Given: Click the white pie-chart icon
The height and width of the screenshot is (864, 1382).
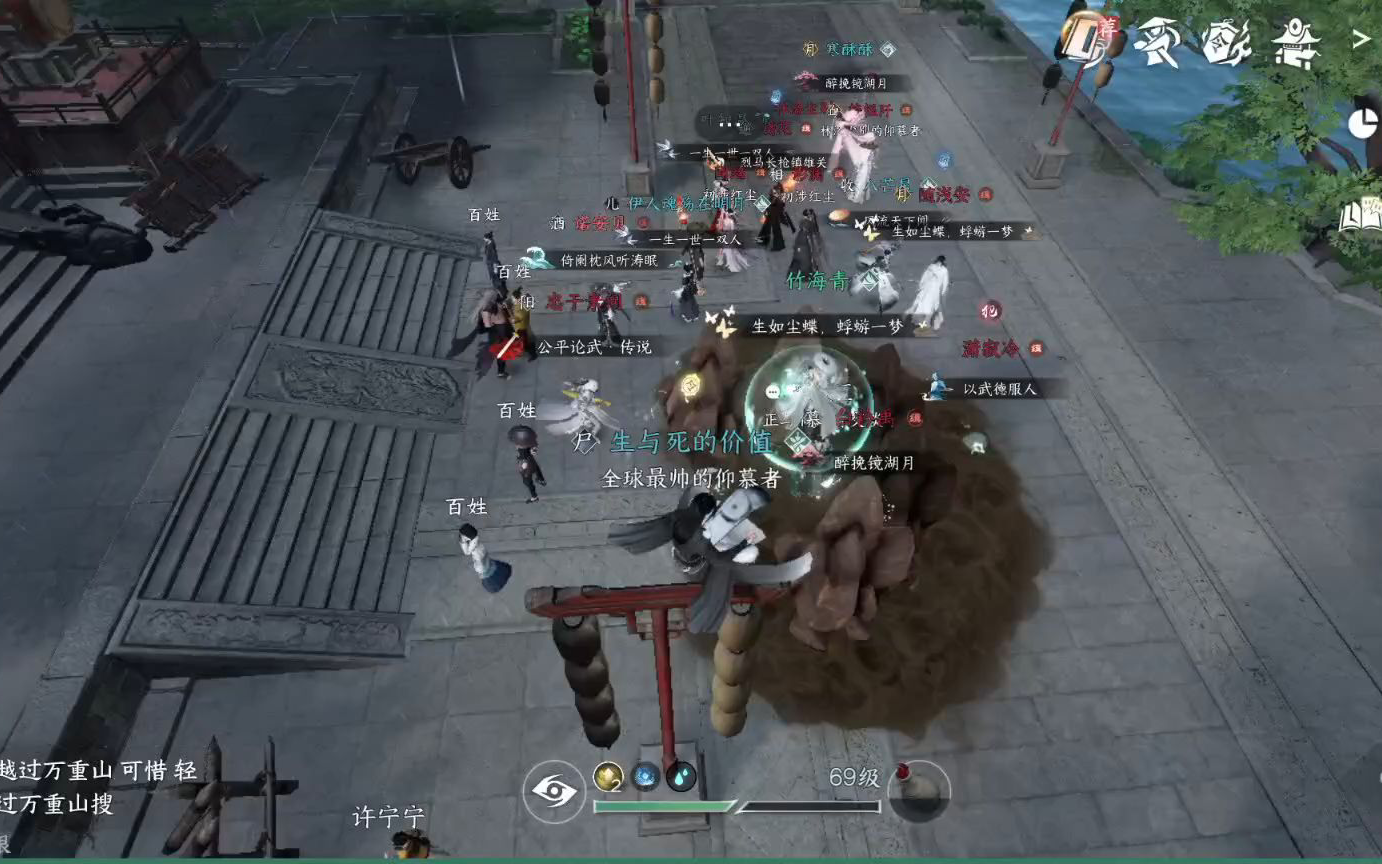Looking at the screenshot, I should point(1362,123).
